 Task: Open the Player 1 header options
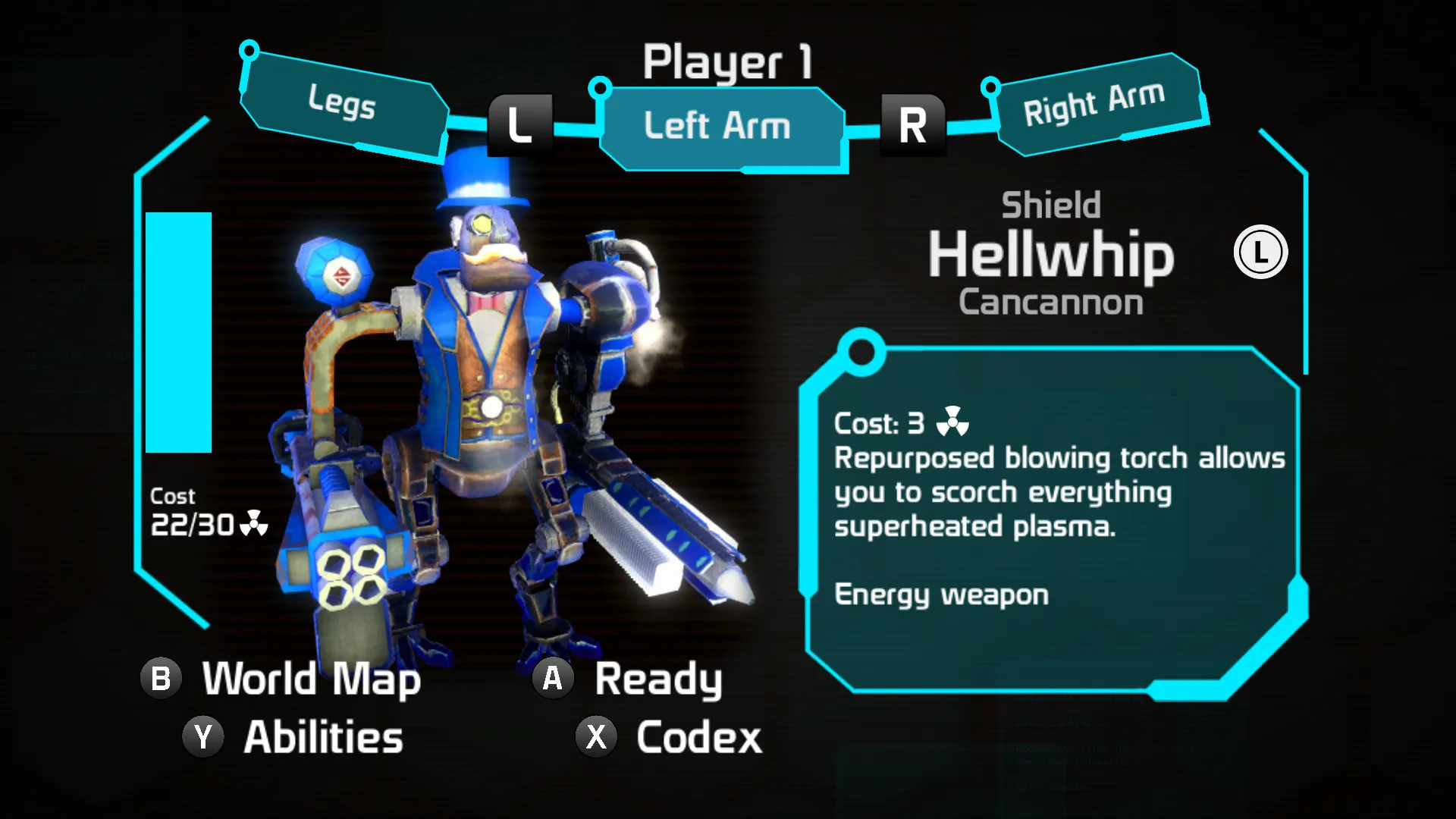pos(730,63)
